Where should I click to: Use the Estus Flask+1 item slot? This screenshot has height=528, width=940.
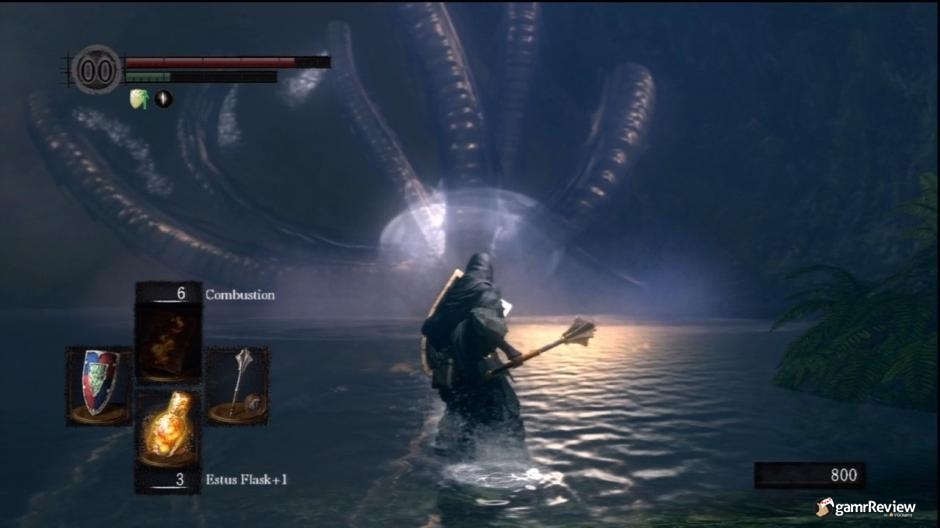(x=168, y=428)
